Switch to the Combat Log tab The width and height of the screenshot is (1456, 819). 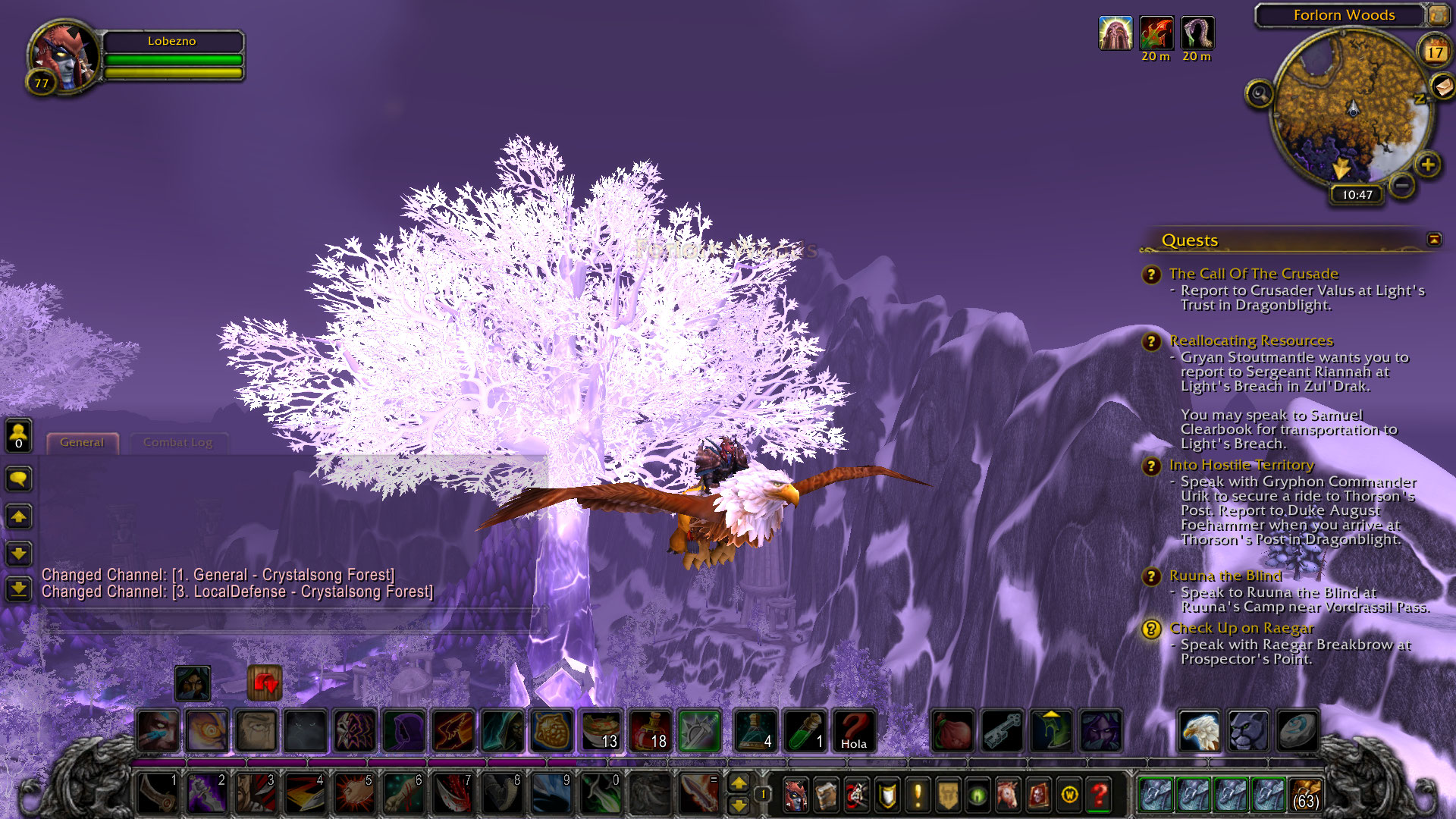(x=178, y=443)
